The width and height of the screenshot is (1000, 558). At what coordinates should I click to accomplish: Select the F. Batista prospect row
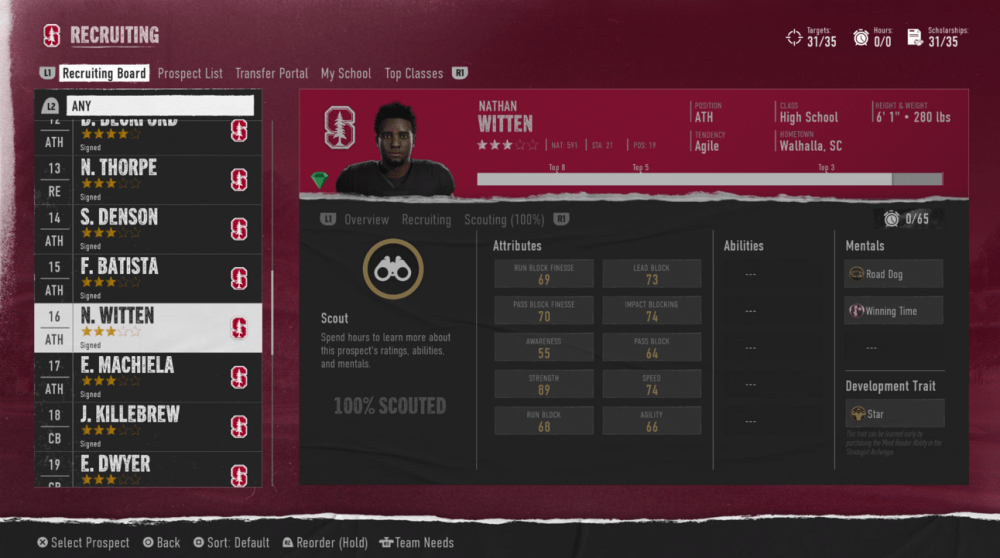150,277
